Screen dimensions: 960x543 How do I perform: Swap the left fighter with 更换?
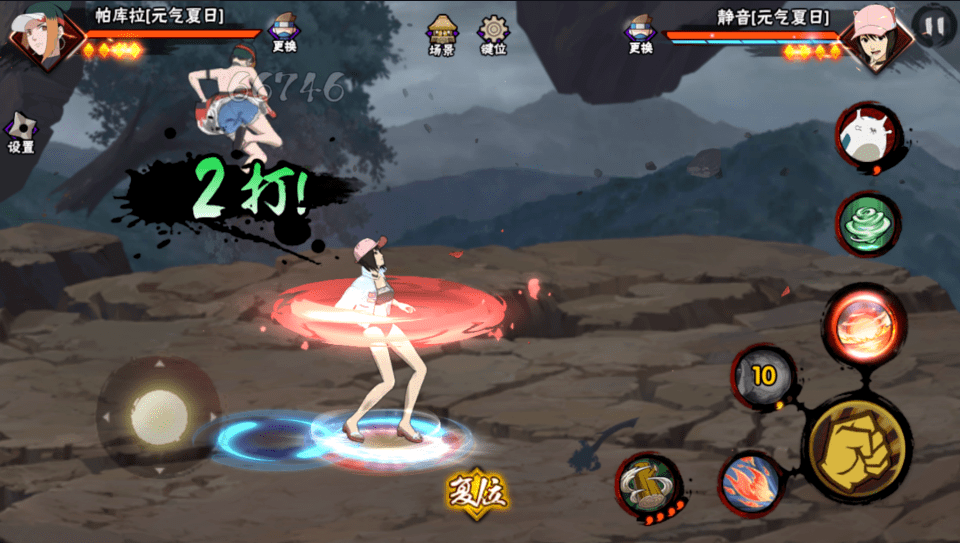(x=284, y=32)
